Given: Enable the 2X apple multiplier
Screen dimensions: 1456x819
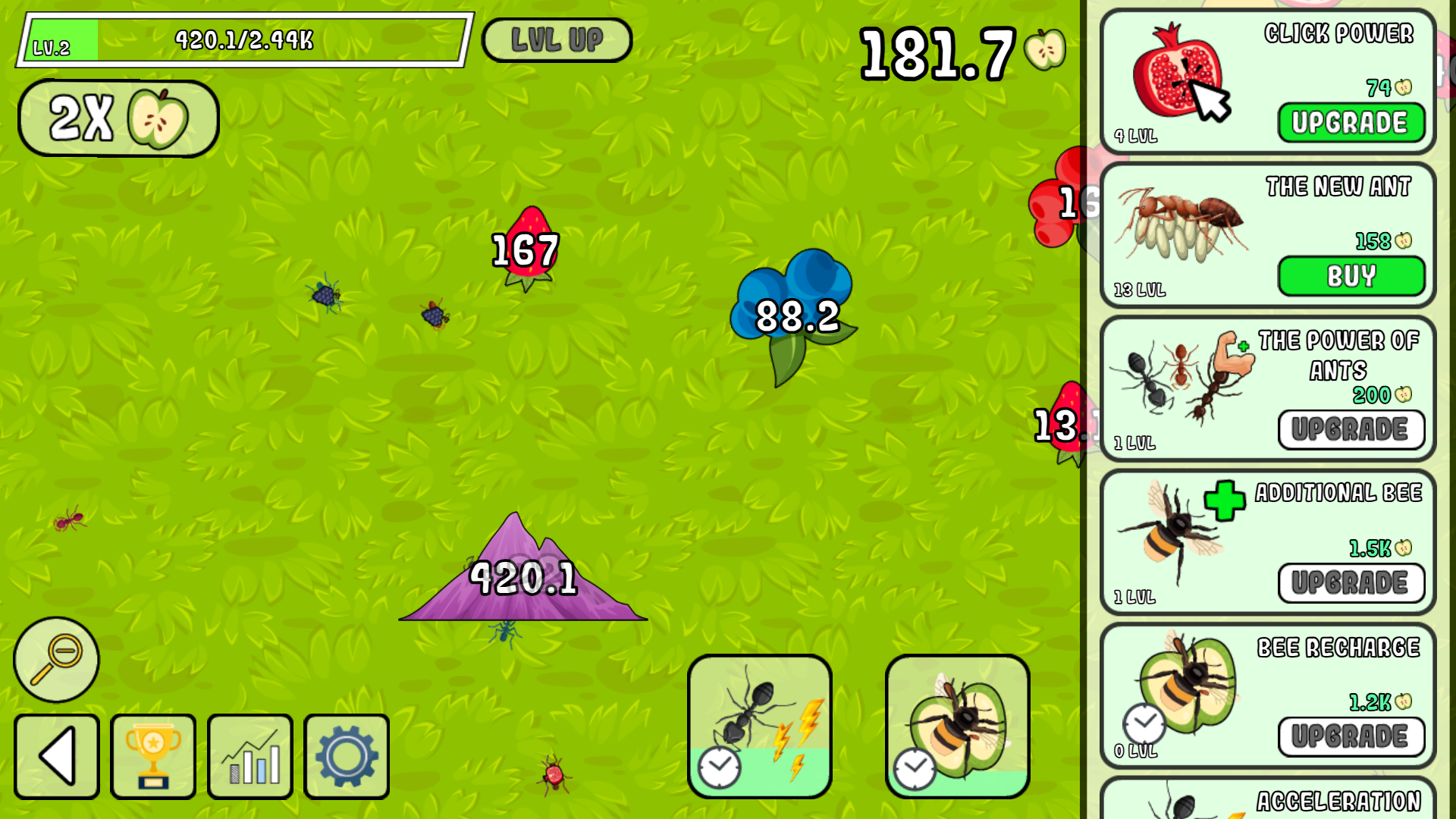Looking at the screenshot, I should point(118,118).
